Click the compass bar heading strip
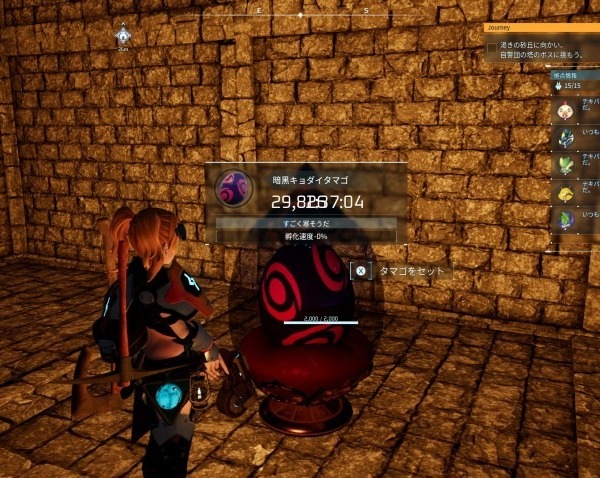This screenshot has height=478, width=600. pos(300,14)
